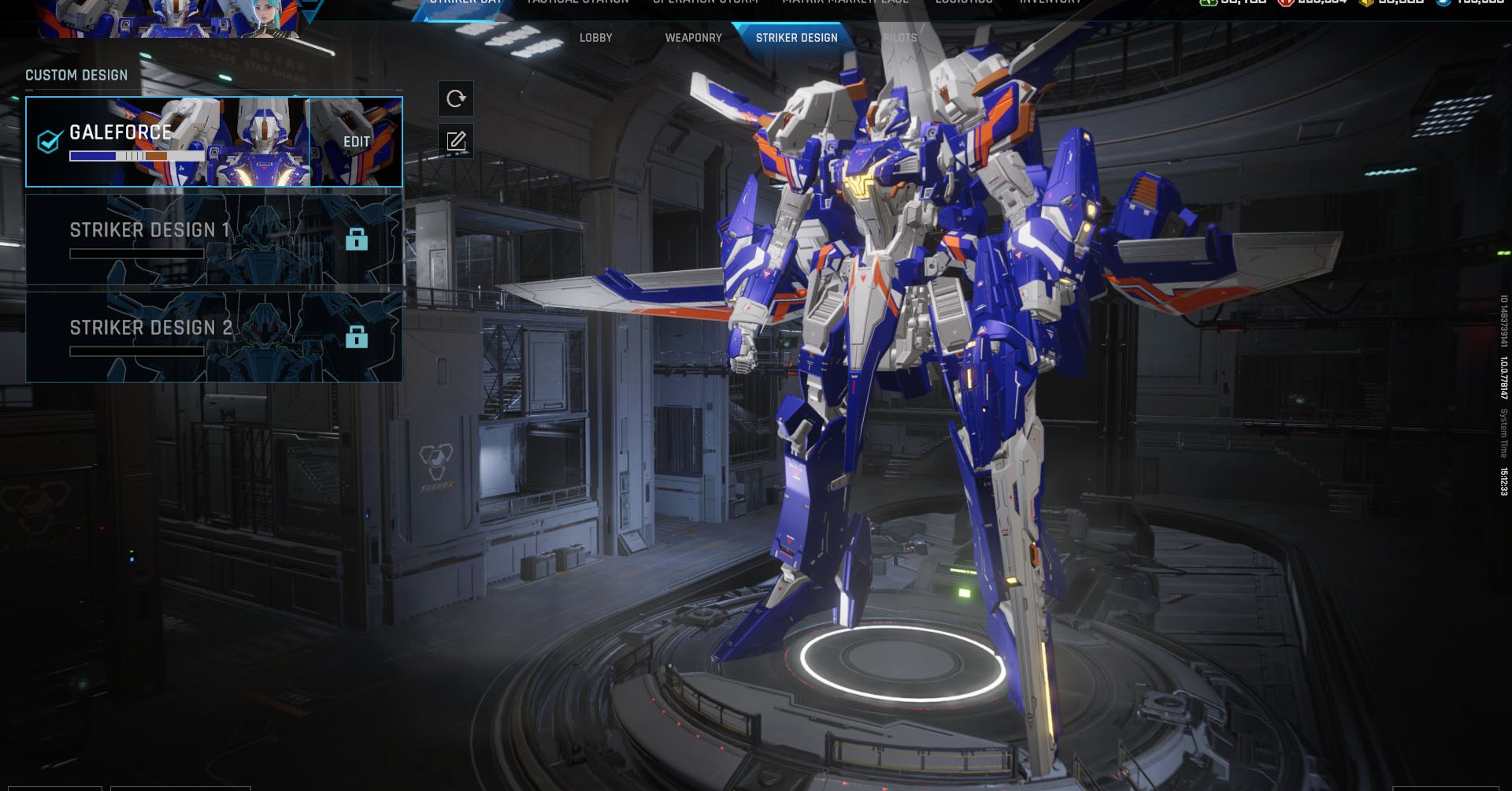
Task: Switch to the Weaponry tab
Action: pos(693,37)
